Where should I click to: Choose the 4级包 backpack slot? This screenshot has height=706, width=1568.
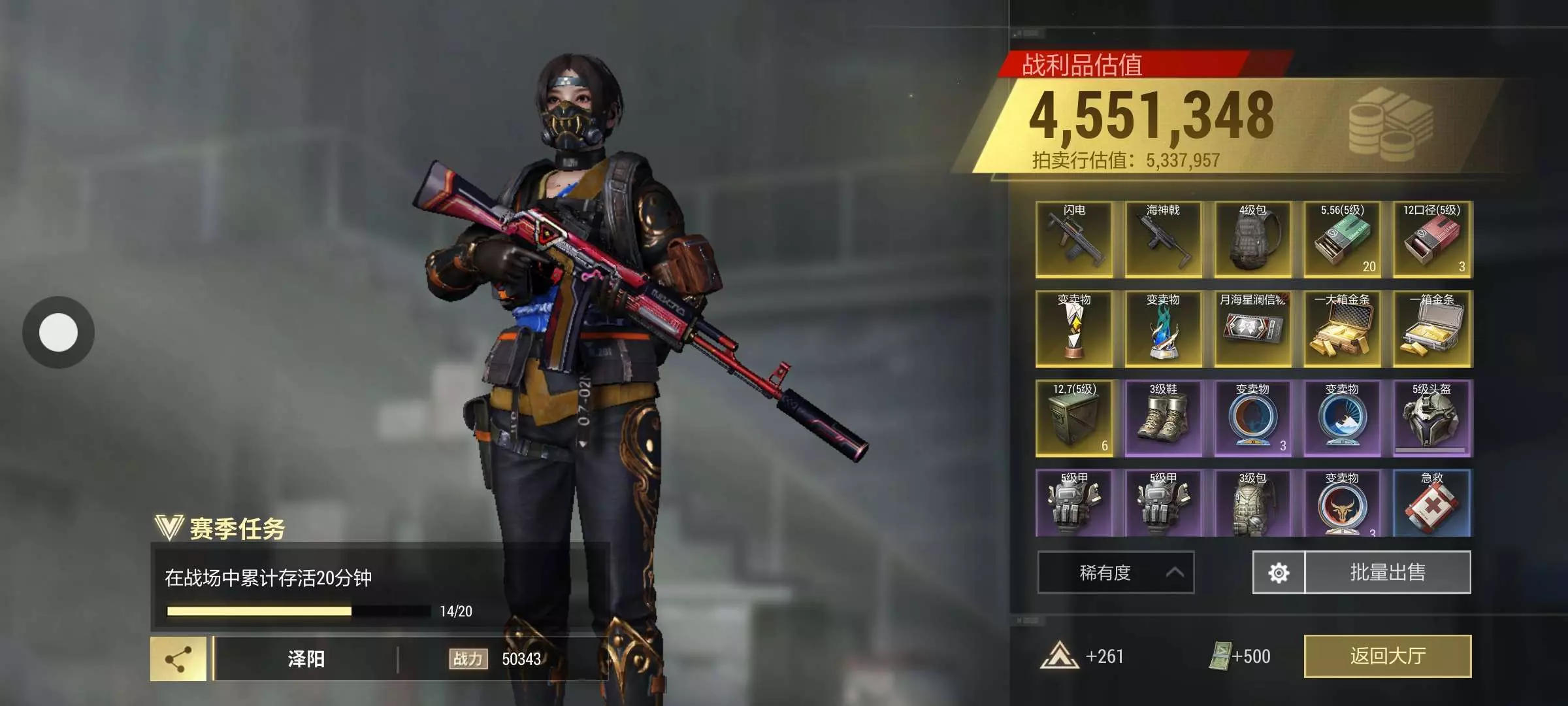[x=1252, y=239]
